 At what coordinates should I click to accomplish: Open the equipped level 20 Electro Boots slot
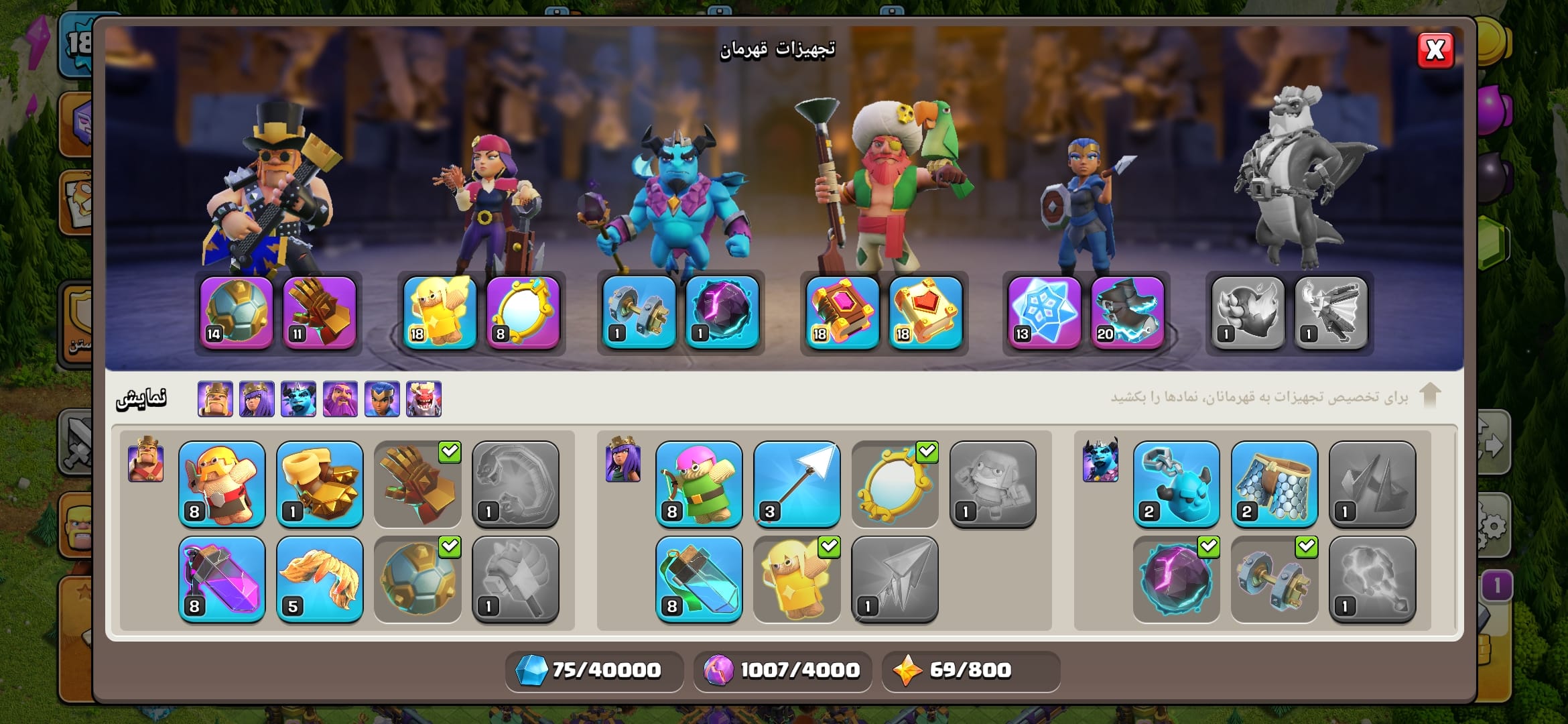(1127, 312)
